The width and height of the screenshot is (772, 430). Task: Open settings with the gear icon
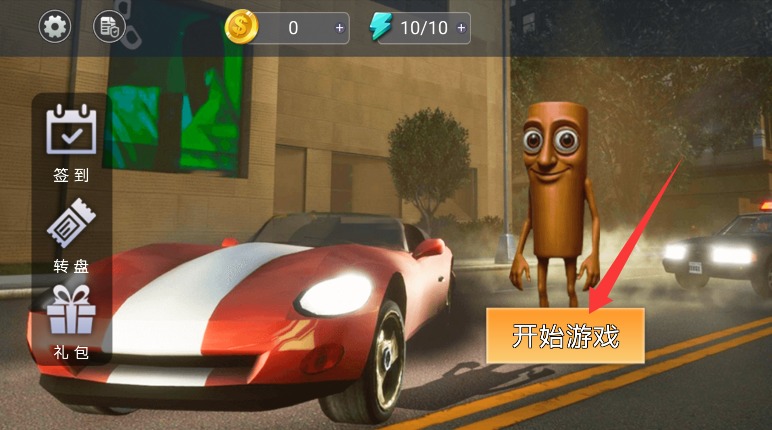tap(55, 27)
